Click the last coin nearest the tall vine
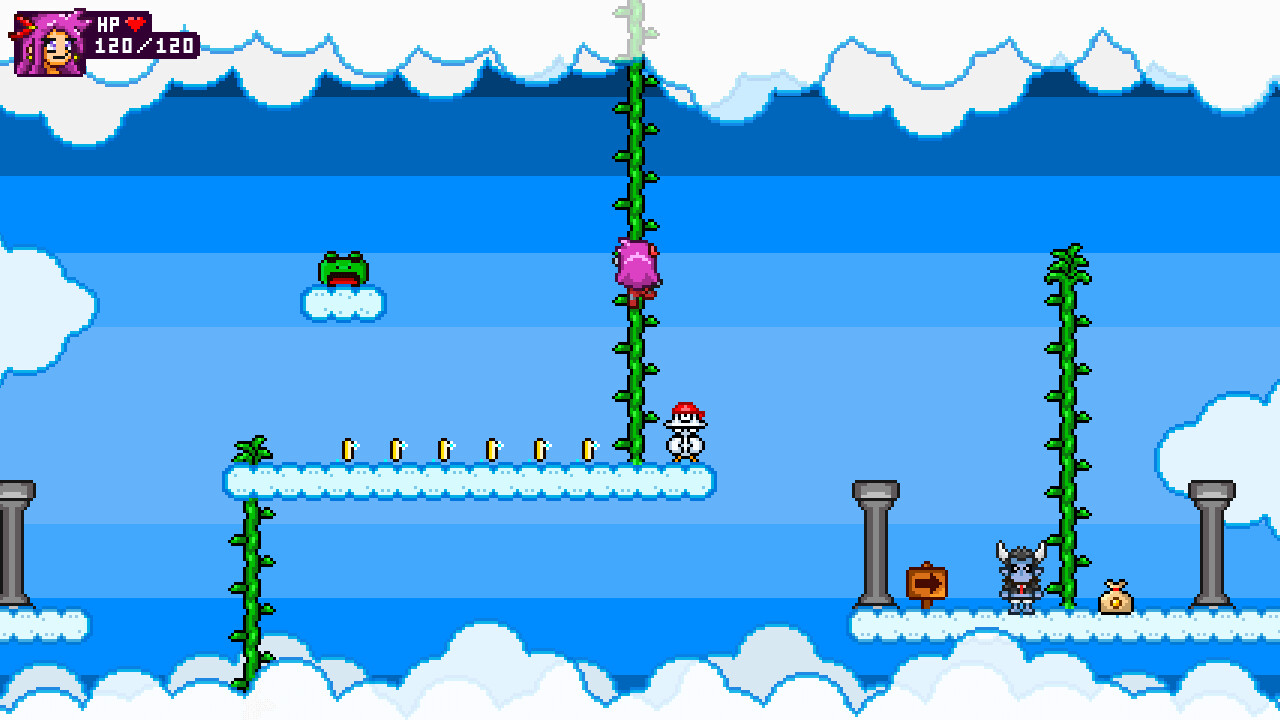The width and height of the screenshot is (1280, 720). click(x=588, y=450)
